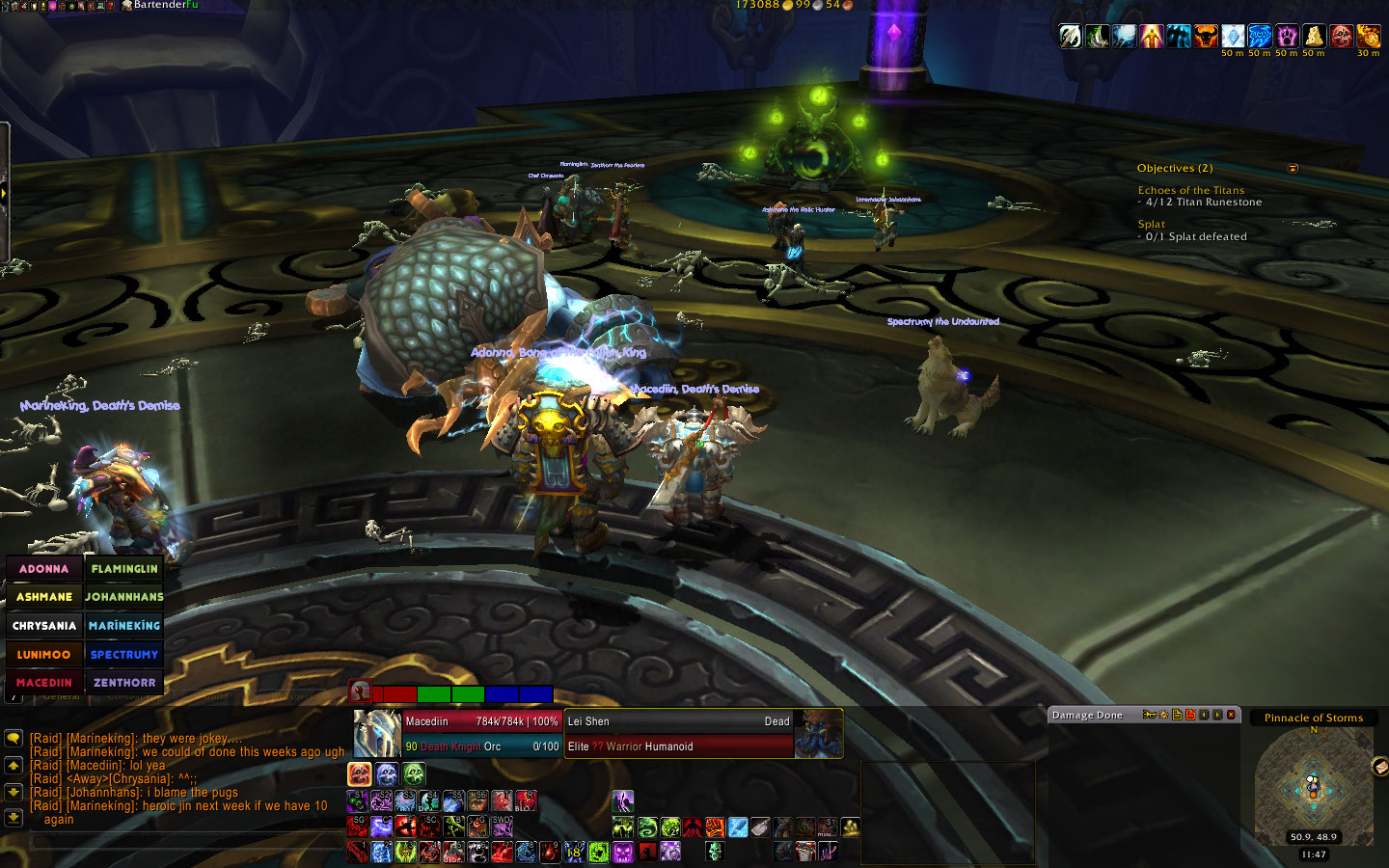Close the Damage Done meter window
Image resolution: width=1389 pixels, height=868 pixels.
pos(1231,715)
